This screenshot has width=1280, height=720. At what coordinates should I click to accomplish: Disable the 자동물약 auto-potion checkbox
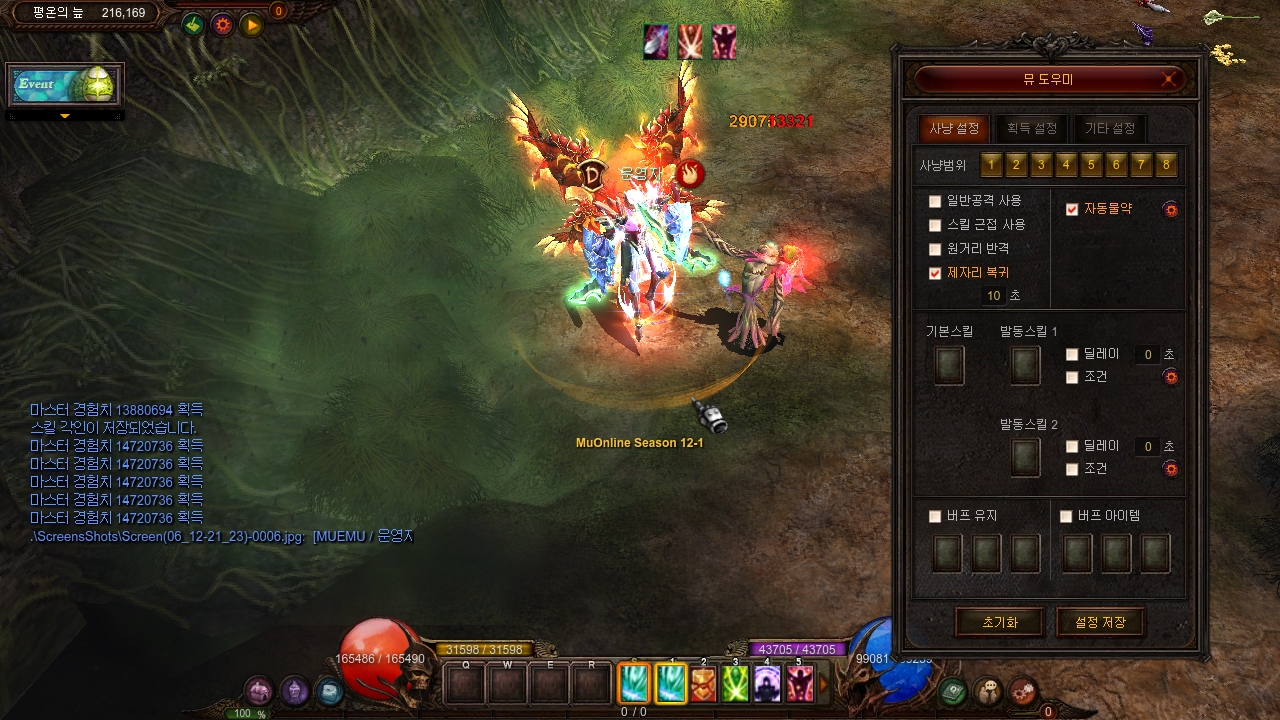click(x=1072, y=210)
